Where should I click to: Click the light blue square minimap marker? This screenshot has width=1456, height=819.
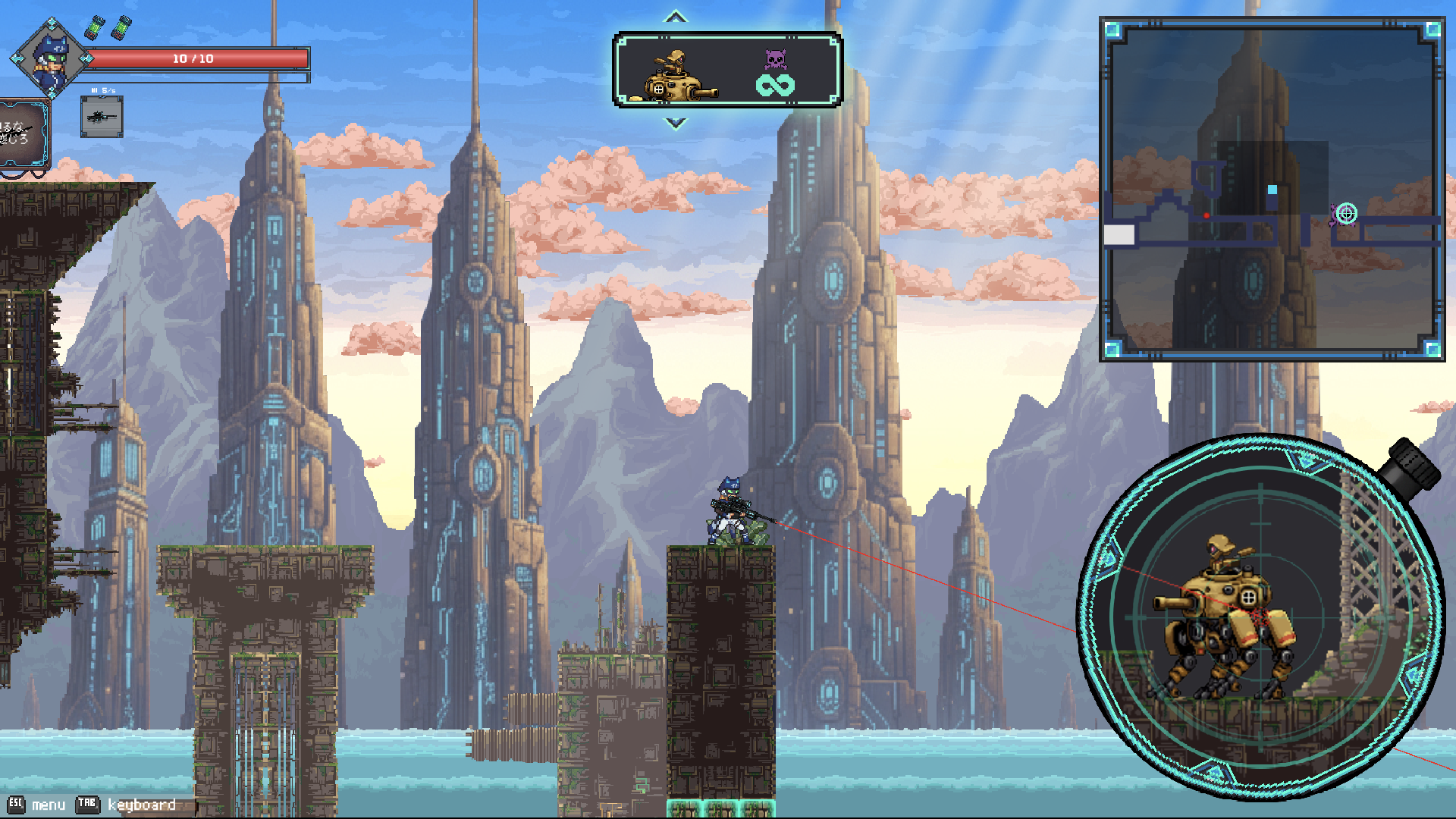click(x=1272, y=190)
